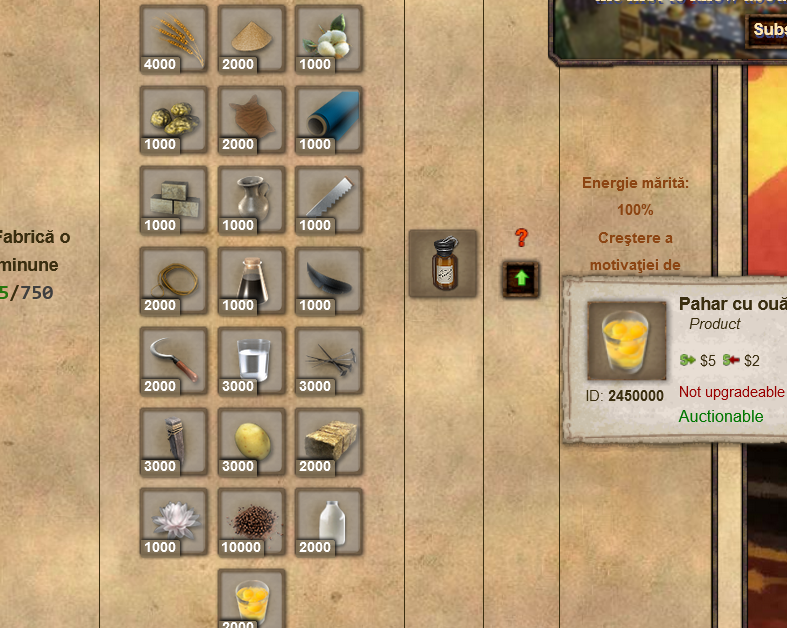
Task: Choose the brown beans pile slot
Action: [251, 522]
